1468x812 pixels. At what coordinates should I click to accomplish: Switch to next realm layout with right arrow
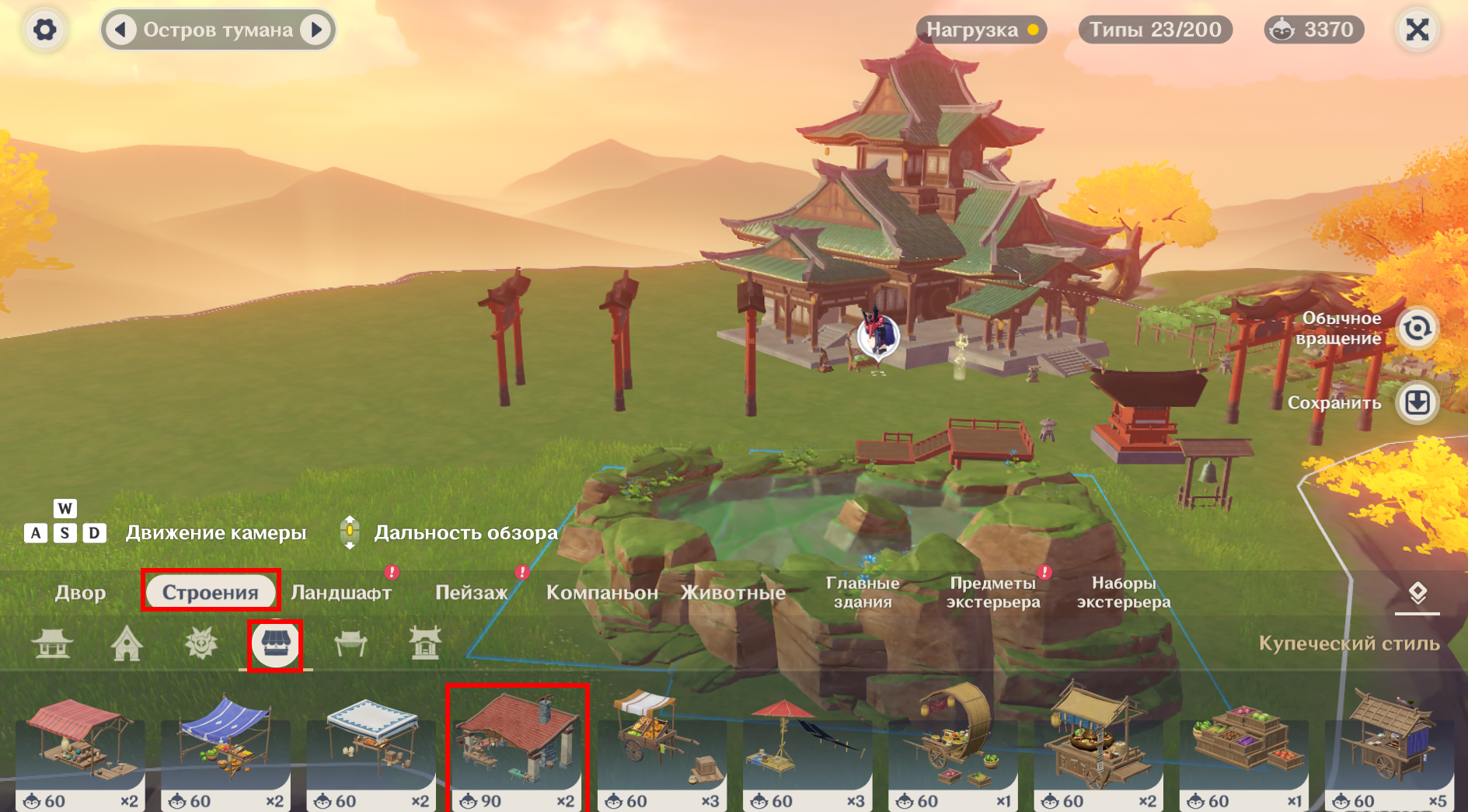pyautogui.click(x=316, y=30)
